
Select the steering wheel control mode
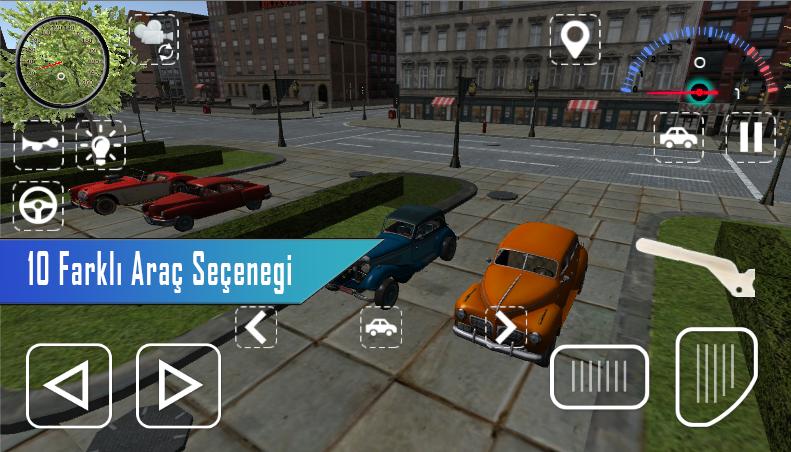click(x=38, y=206)
